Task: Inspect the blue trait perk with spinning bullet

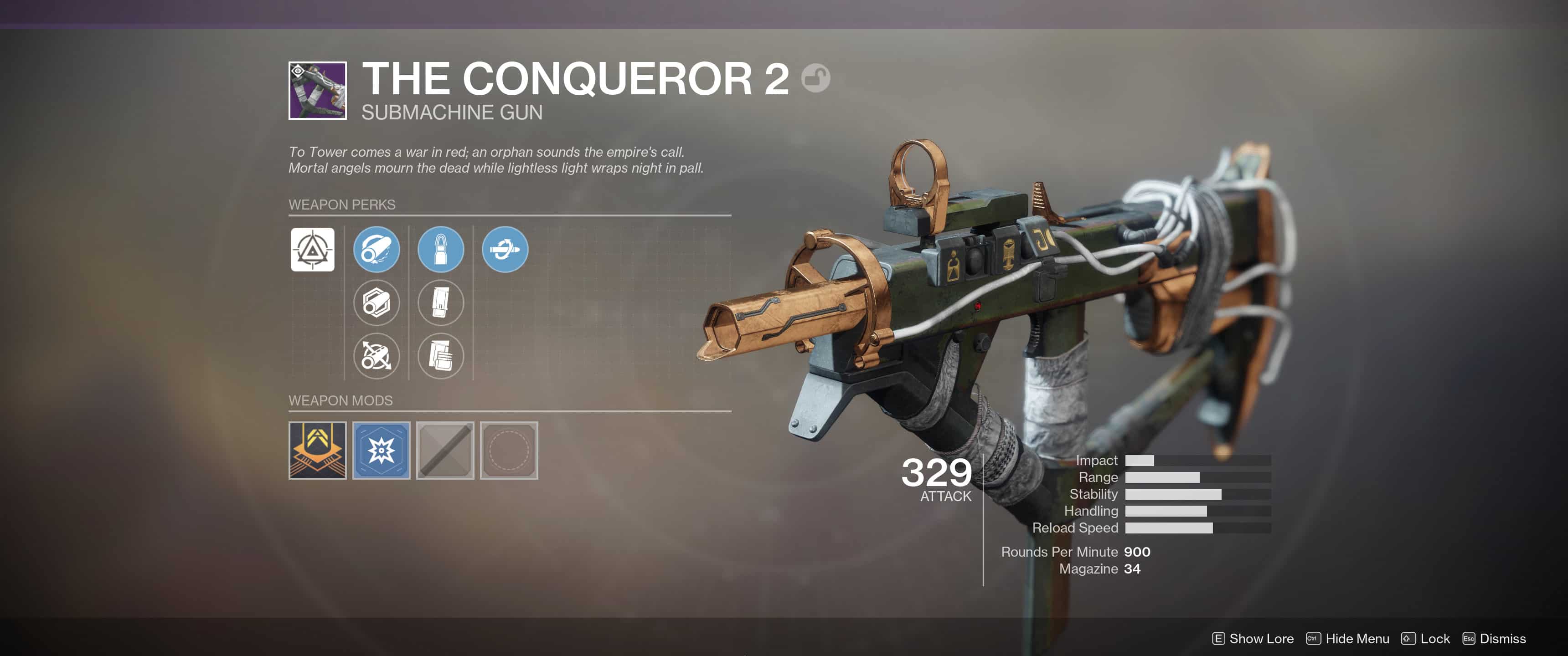Action: (505, 250)
